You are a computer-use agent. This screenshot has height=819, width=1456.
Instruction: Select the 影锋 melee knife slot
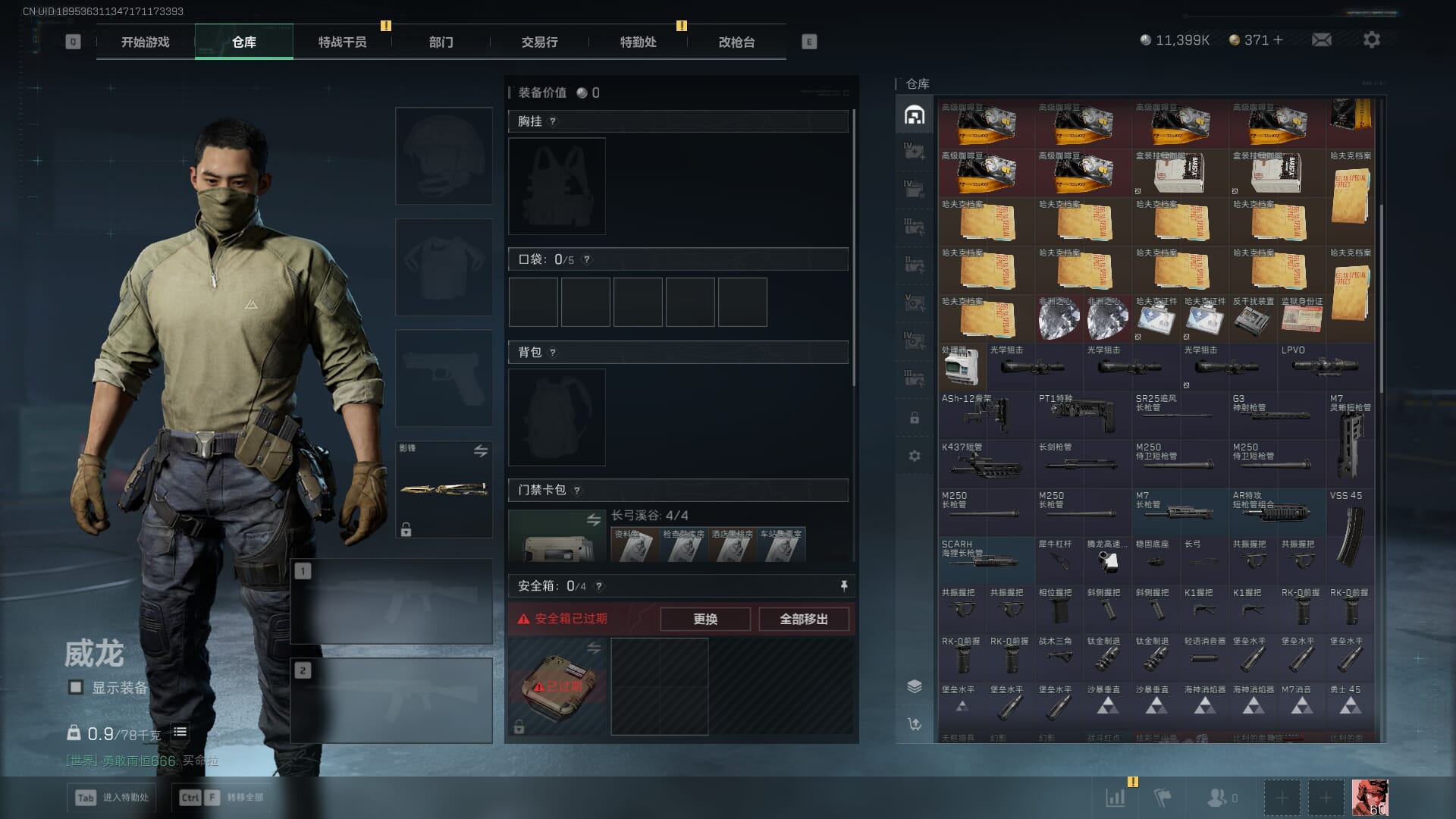click(x=444, y=489)
